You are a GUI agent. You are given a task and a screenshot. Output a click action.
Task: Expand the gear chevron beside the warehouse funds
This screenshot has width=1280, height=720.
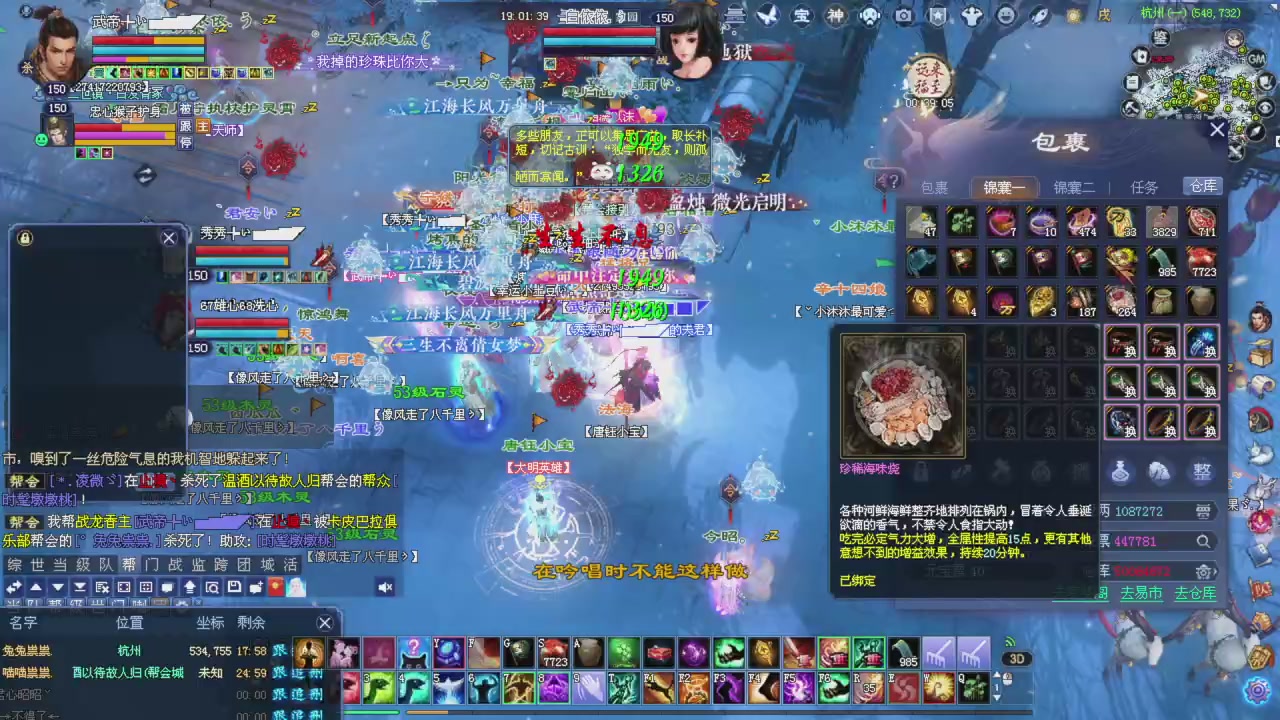pyautogui.click(x=1206, y=572)
